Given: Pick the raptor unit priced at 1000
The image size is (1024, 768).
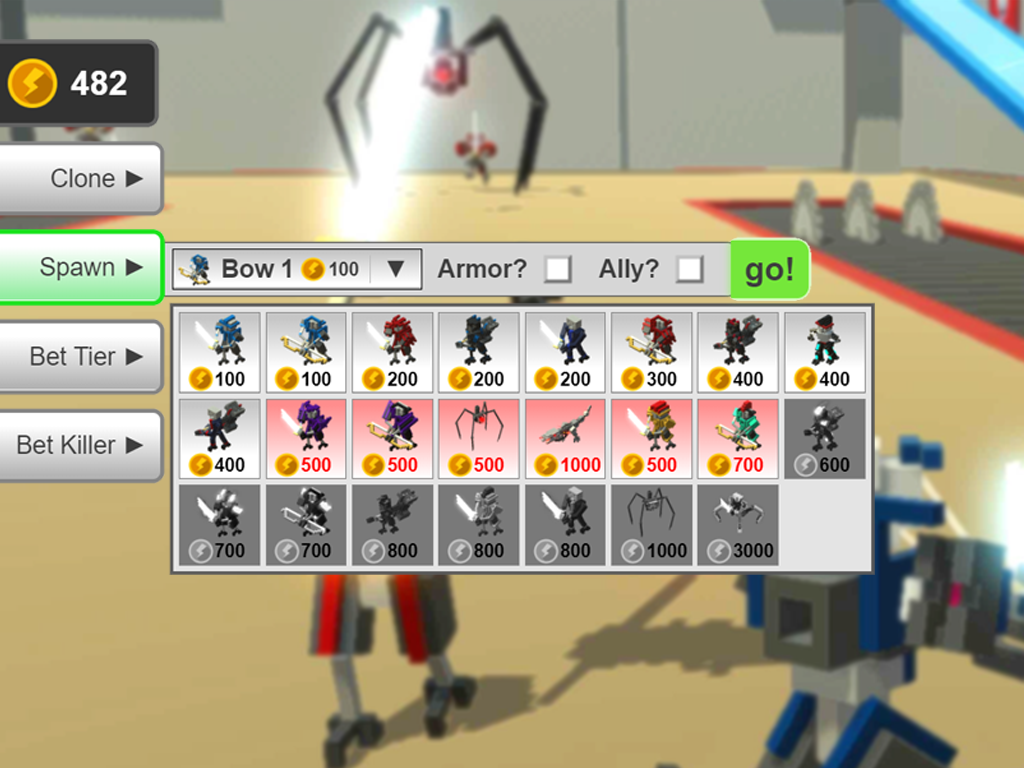Looking at the screenshot, I should (565, 438).
